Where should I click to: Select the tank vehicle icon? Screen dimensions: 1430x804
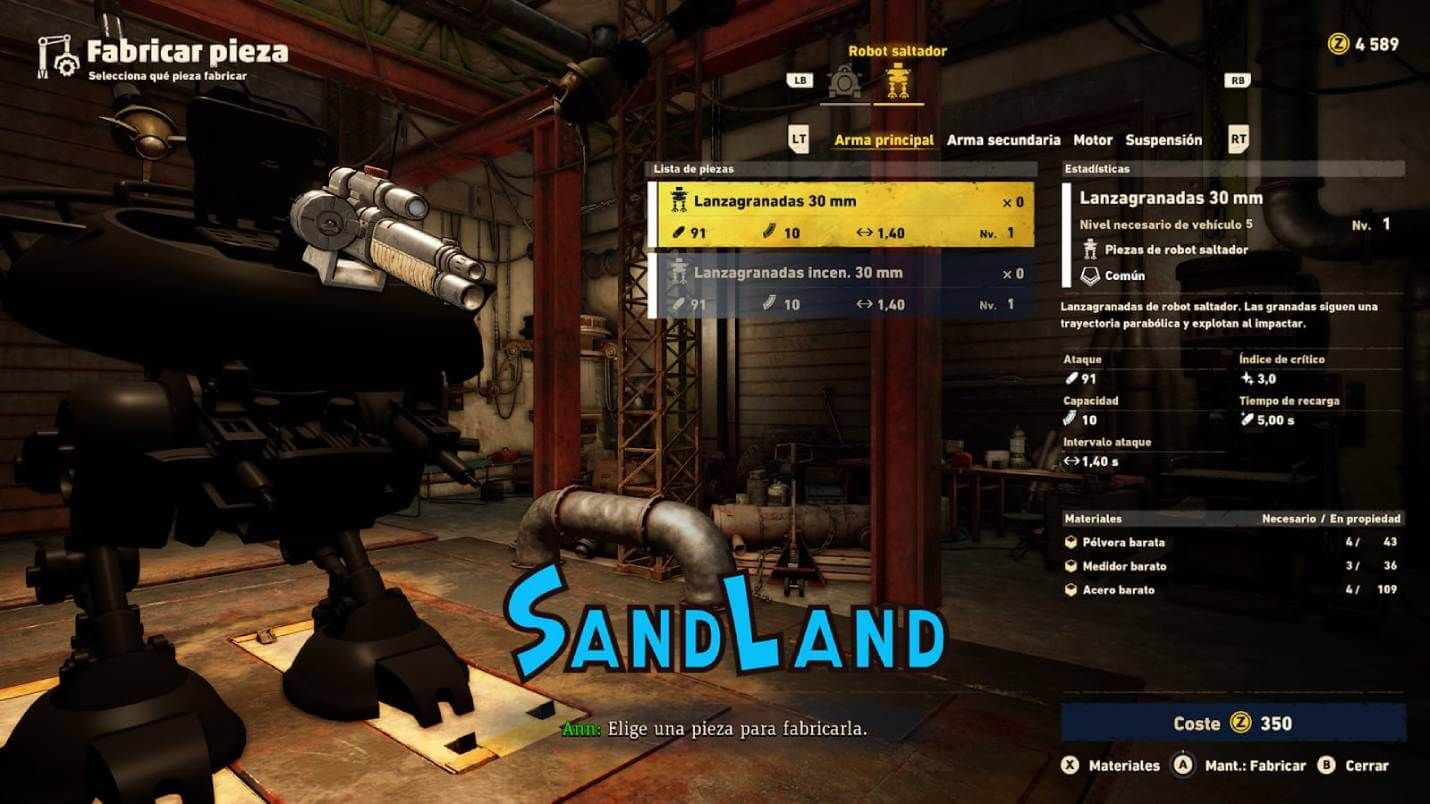[x=843, y=80]
